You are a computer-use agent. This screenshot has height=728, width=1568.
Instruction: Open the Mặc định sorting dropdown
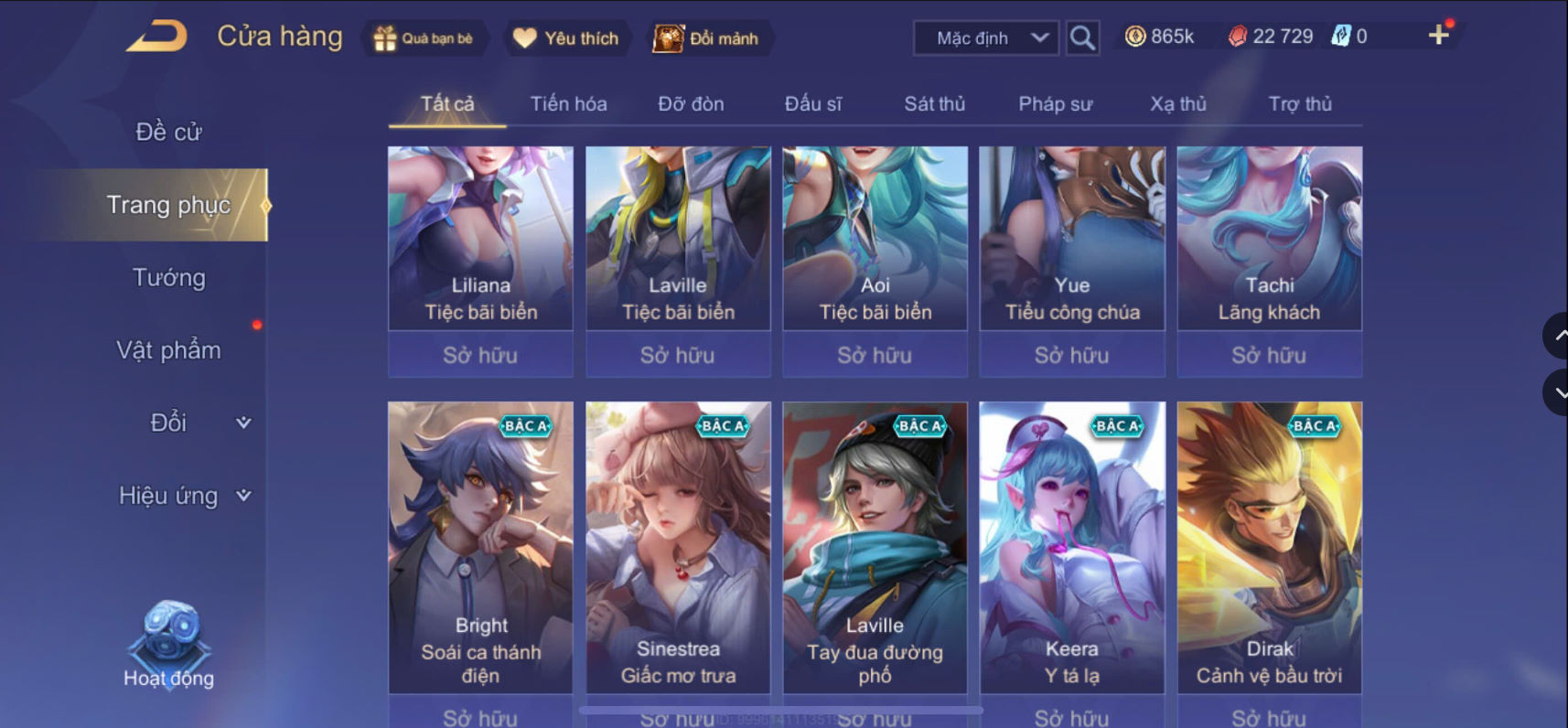[984, 38]
